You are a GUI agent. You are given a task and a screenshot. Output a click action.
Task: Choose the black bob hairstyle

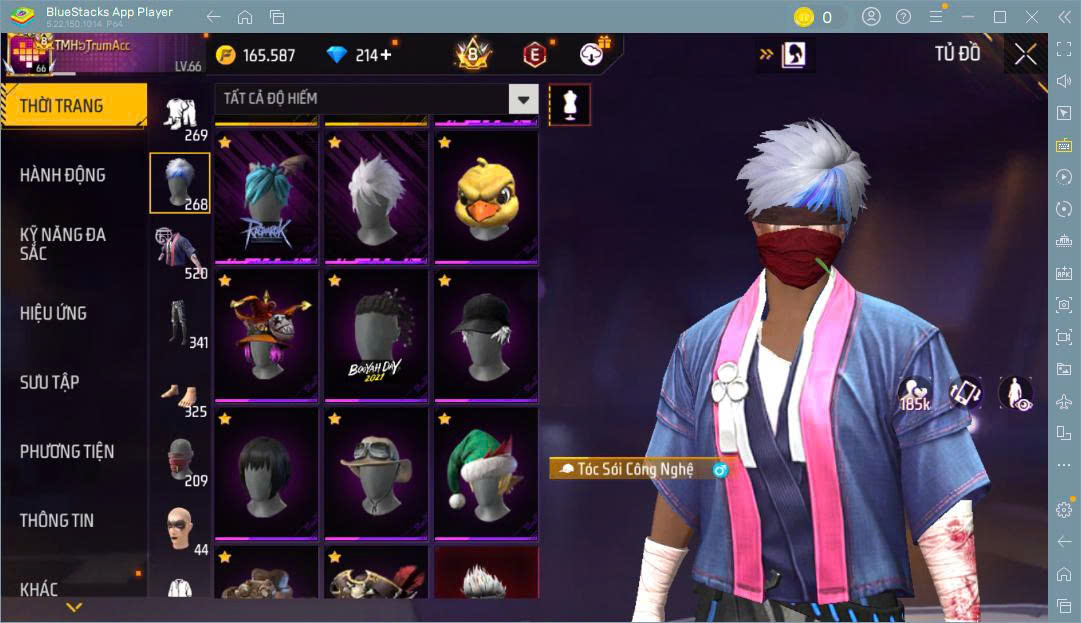(x=266, y=473)
